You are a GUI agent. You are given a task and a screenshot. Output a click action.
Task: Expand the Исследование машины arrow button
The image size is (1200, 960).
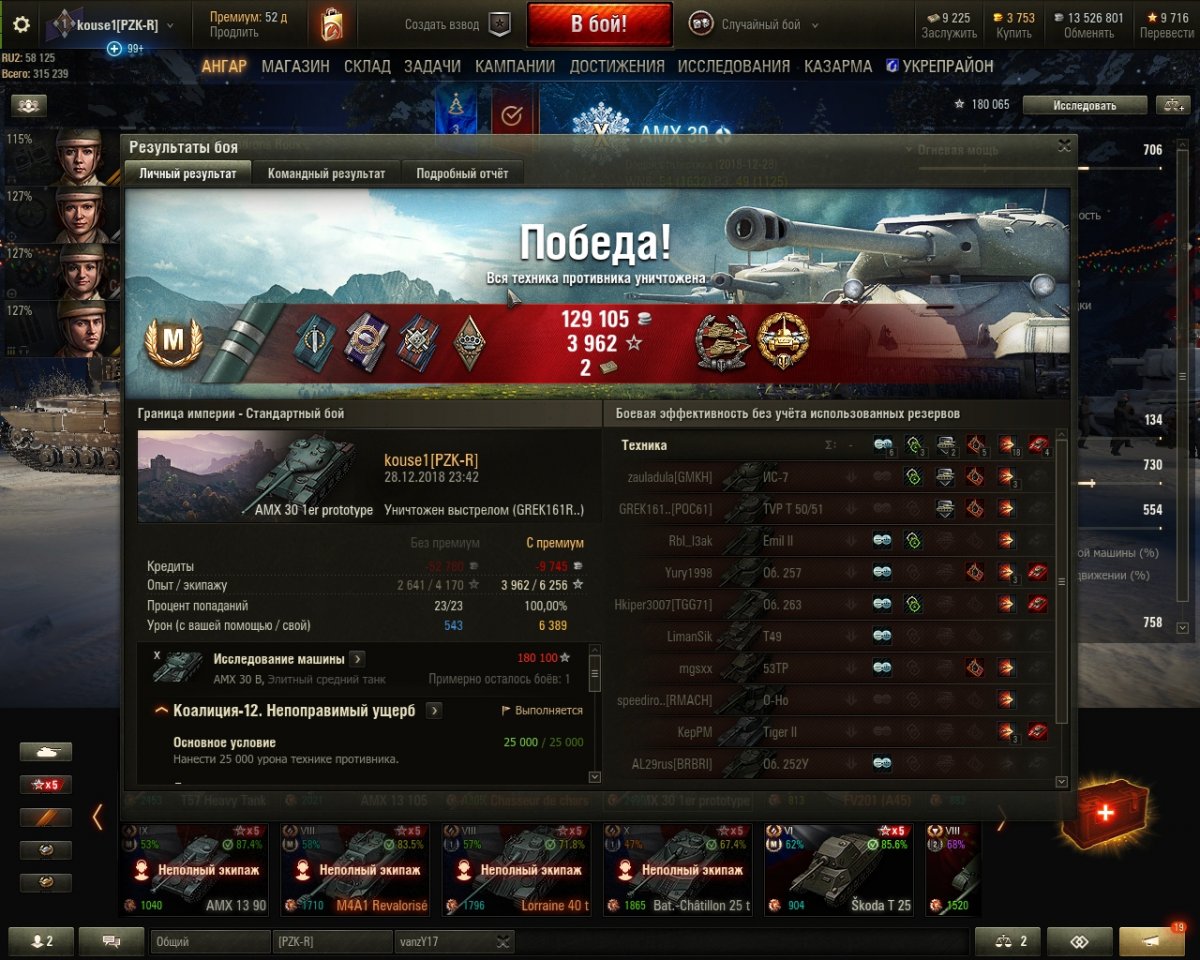coord(358,659)
